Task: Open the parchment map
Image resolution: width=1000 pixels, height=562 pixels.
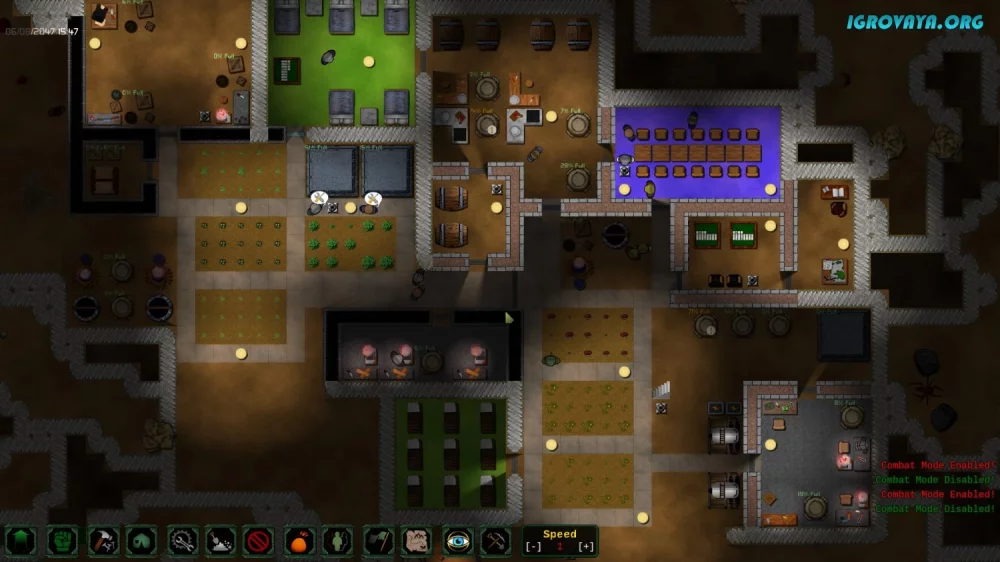Action: [x=416, y=541]
